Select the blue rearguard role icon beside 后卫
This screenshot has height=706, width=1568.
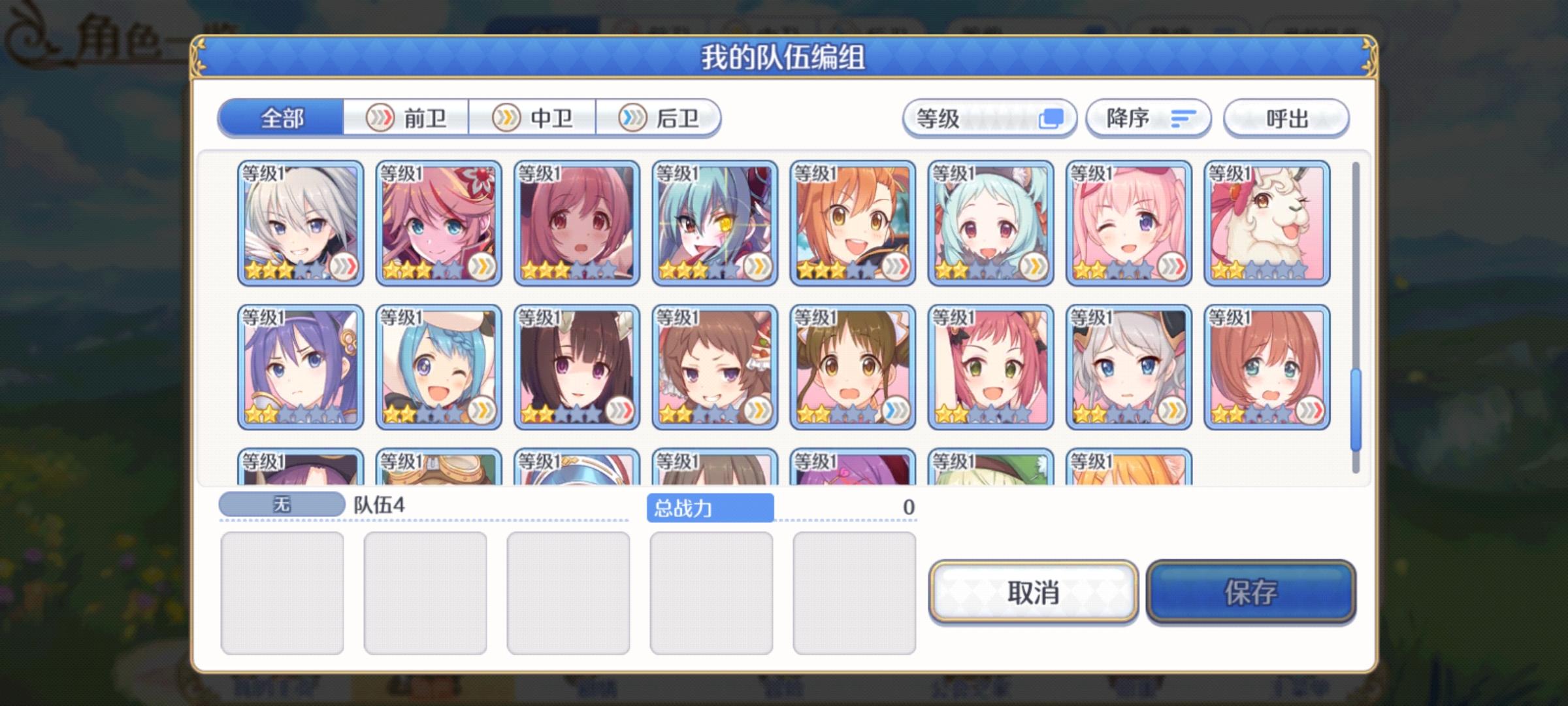tap(631, 117)
